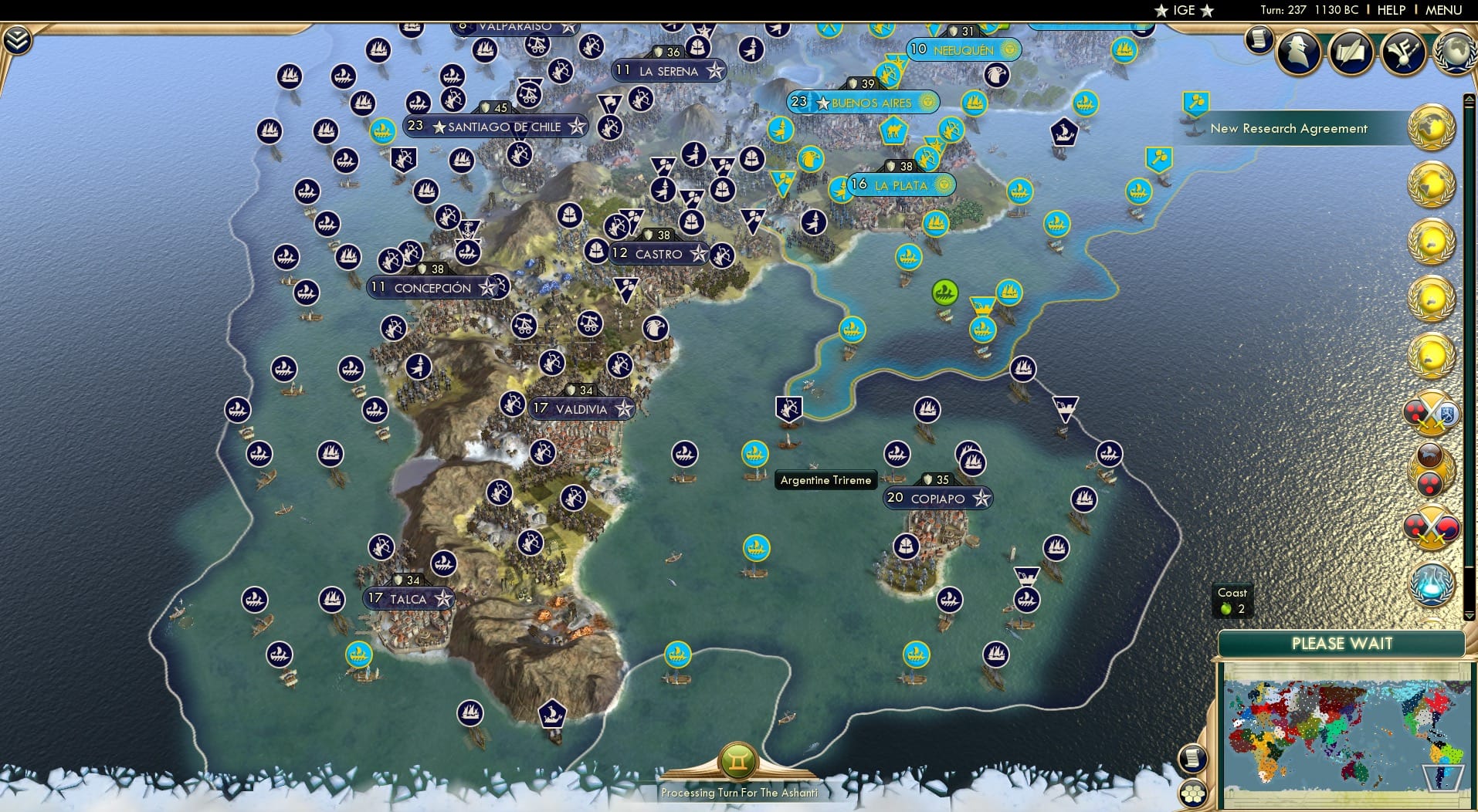Click the culture quill-and-scroll icon top-right
The height and width of the screenshot is (812, 1478).
pyautogui.click(x=1351, y=52)
